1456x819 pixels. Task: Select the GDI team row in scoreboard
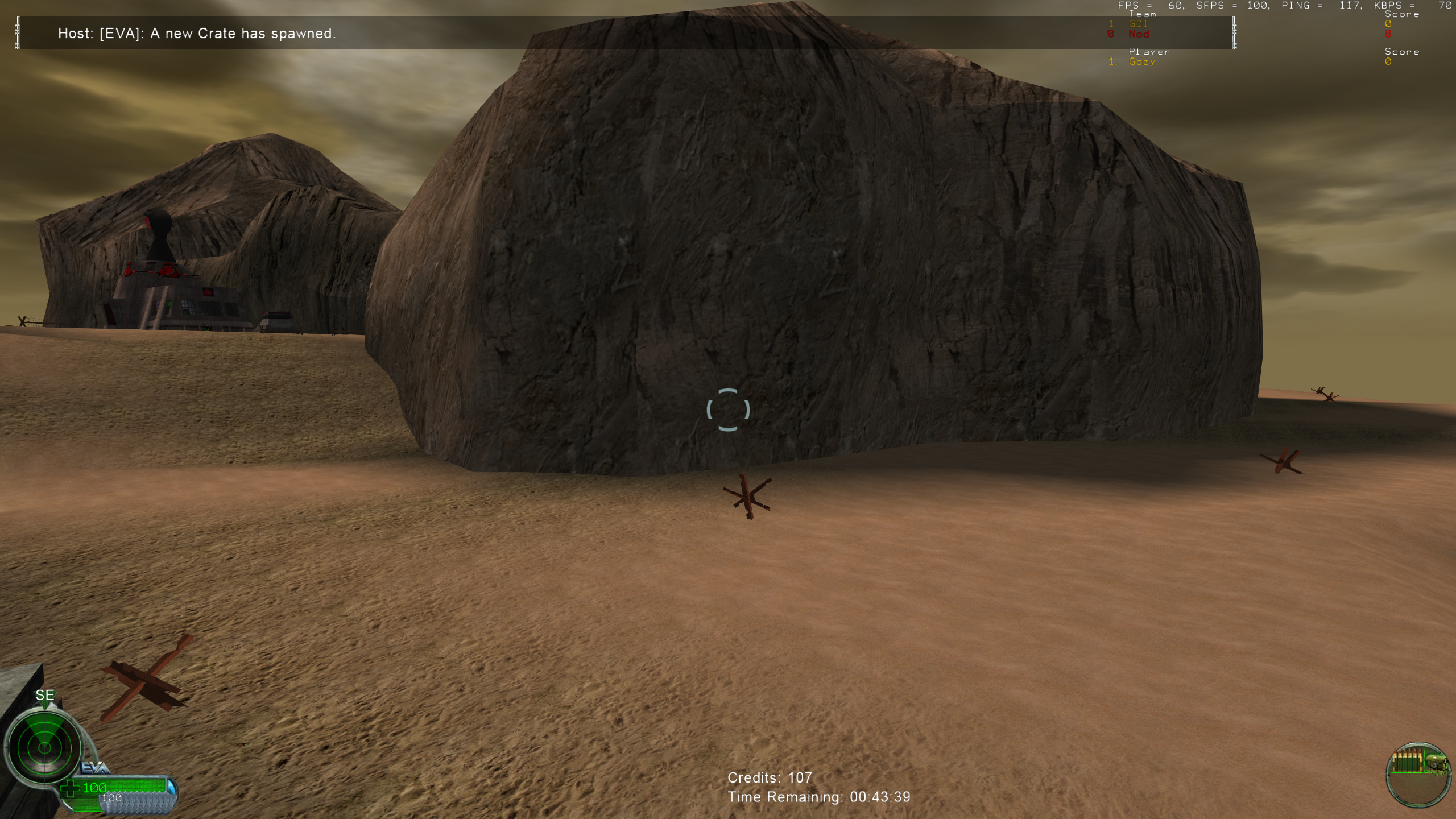click(x=1138, y=24)
